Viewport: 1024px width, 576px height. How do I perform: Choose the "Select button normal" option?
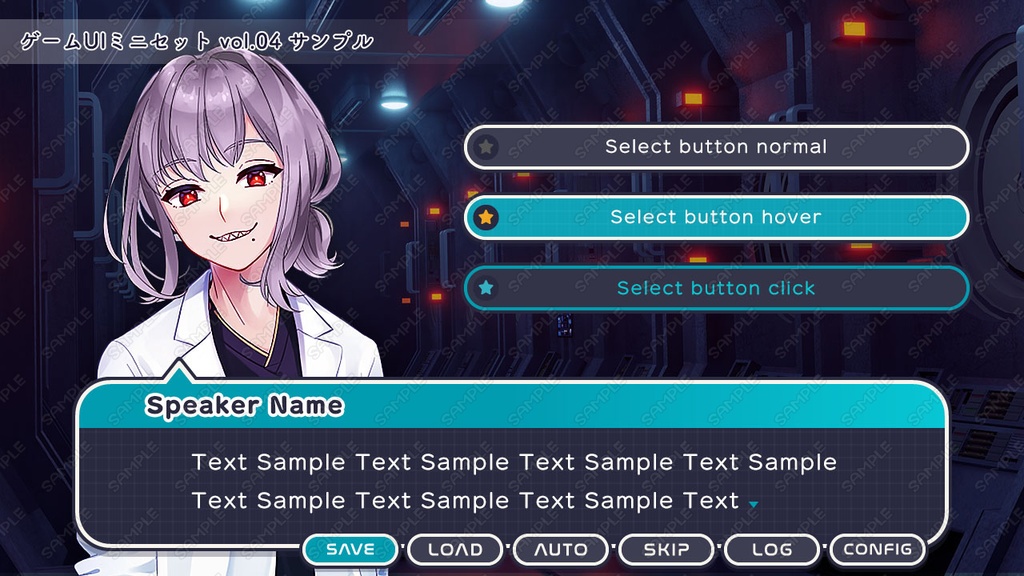tap(716, 147)
